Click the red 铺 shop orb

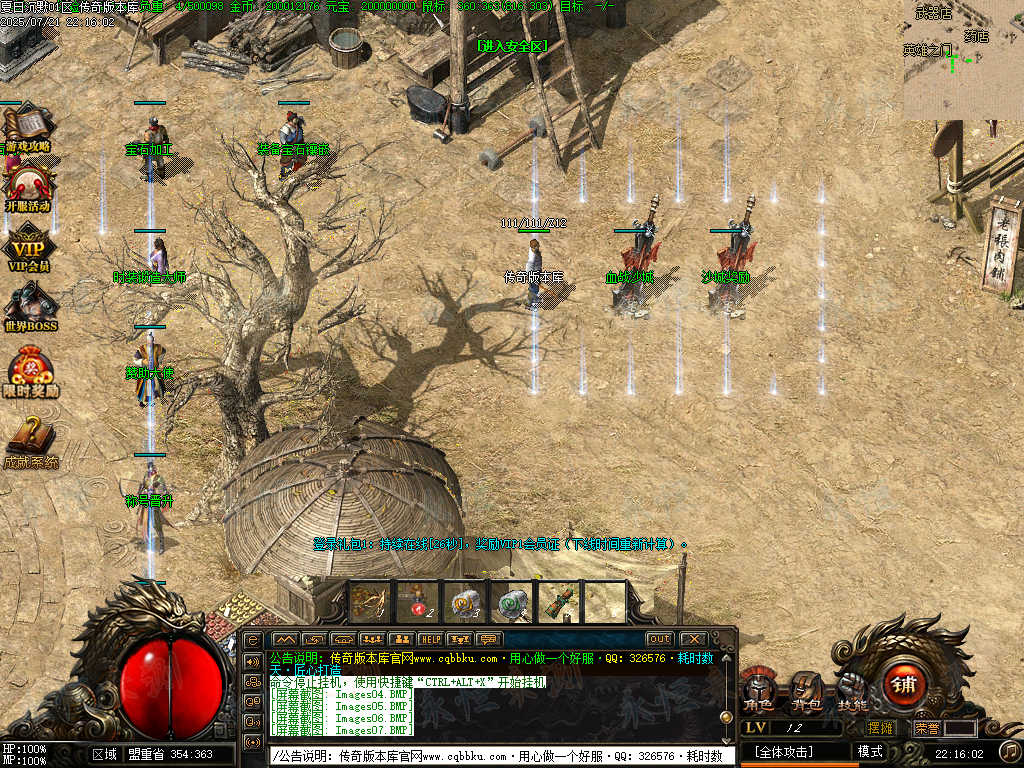click(x=905, y=685)
